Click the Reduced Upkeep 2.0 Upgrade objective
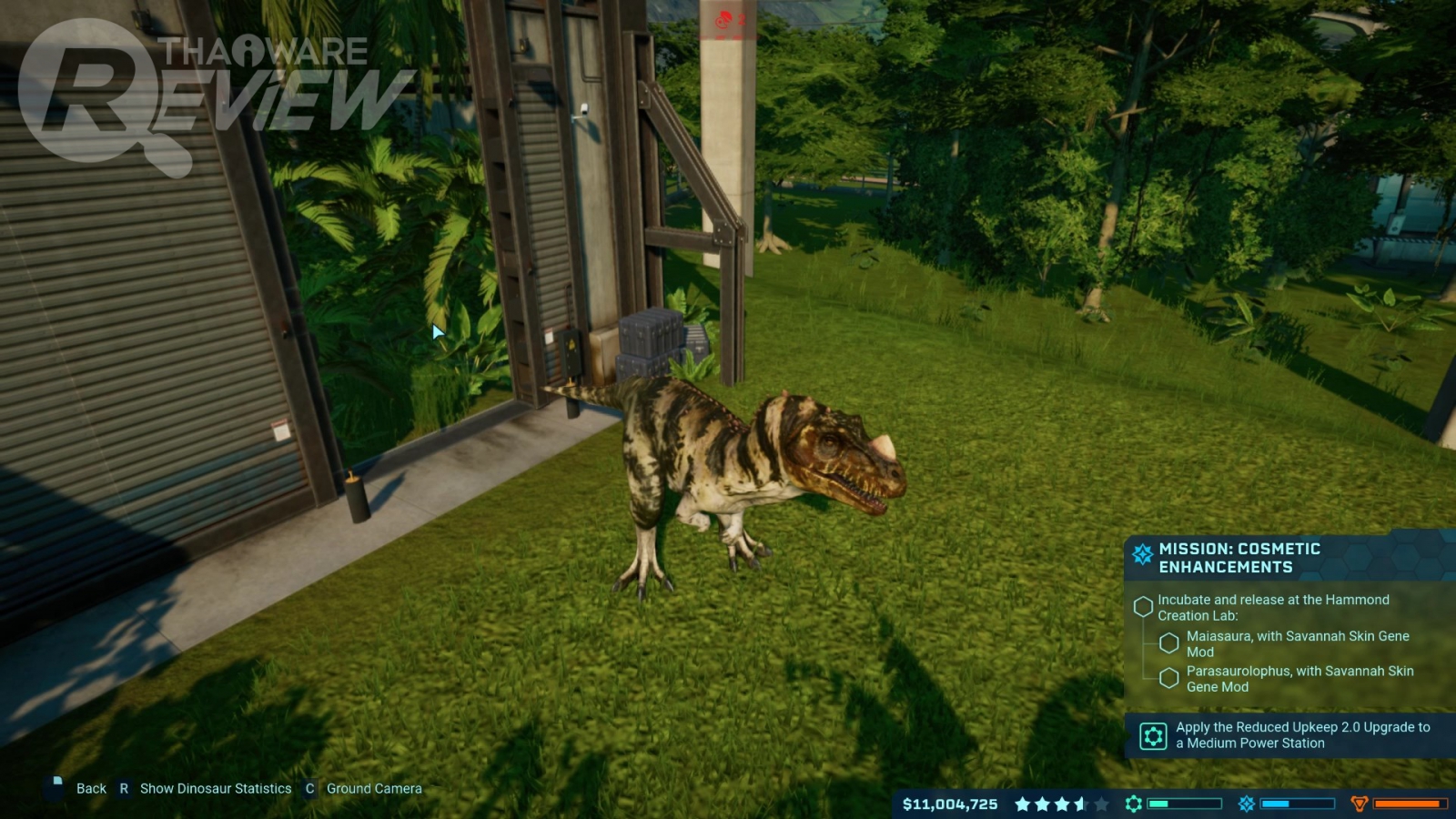 point(1301,735)
